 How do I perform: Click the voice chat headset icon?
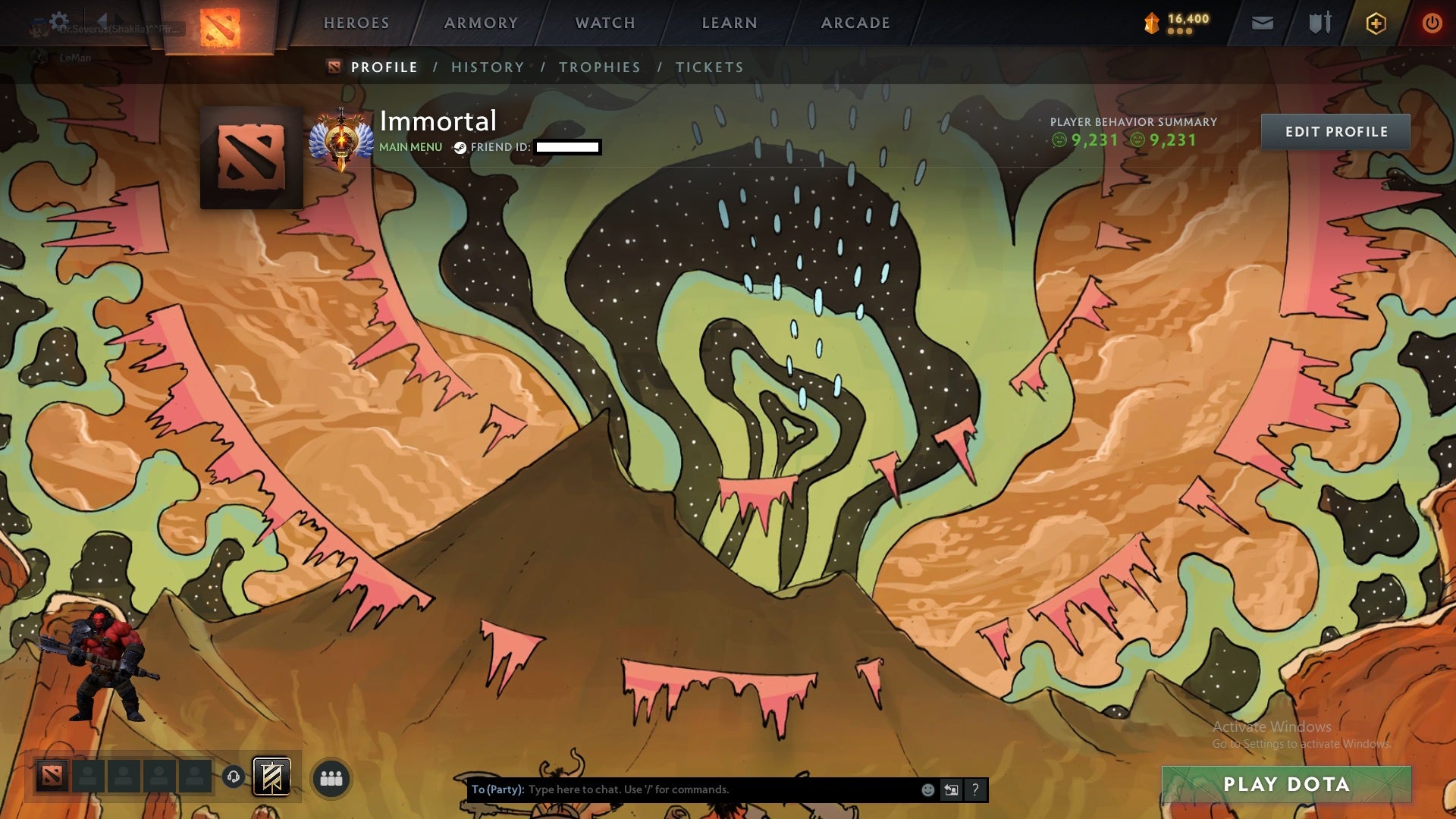coord(233,777)
